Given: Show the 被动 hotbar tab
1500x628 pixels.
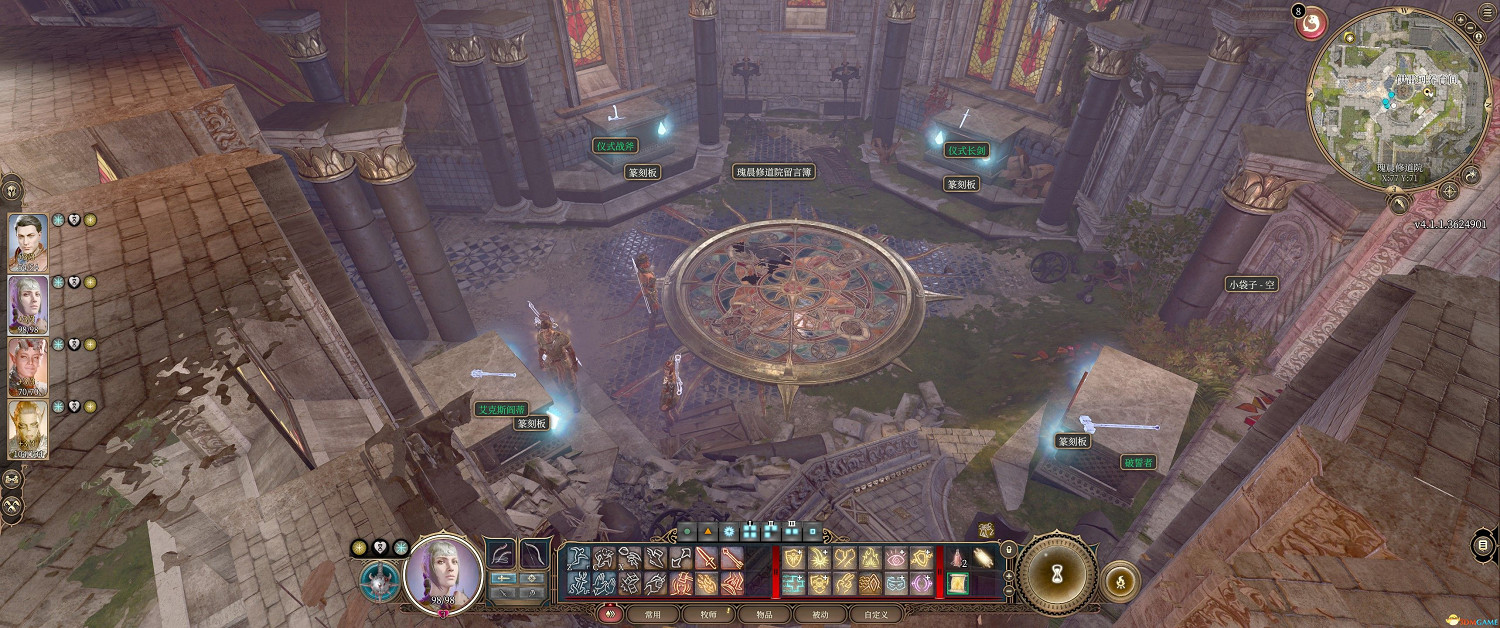Looking at the screenshot, I should click(x=820, y=614).
